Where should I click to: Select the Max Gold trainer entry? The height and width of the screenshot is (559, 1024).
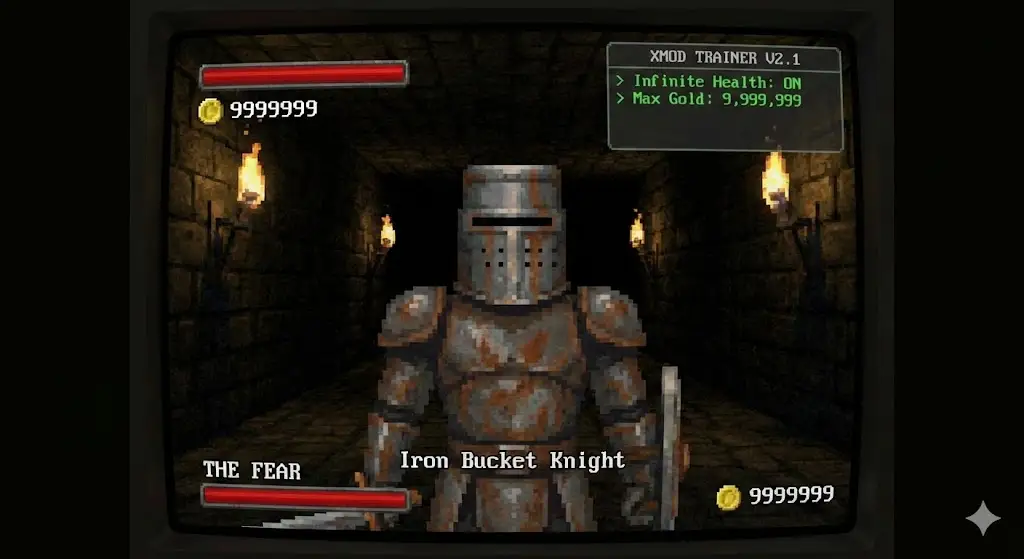click(715, 99)
